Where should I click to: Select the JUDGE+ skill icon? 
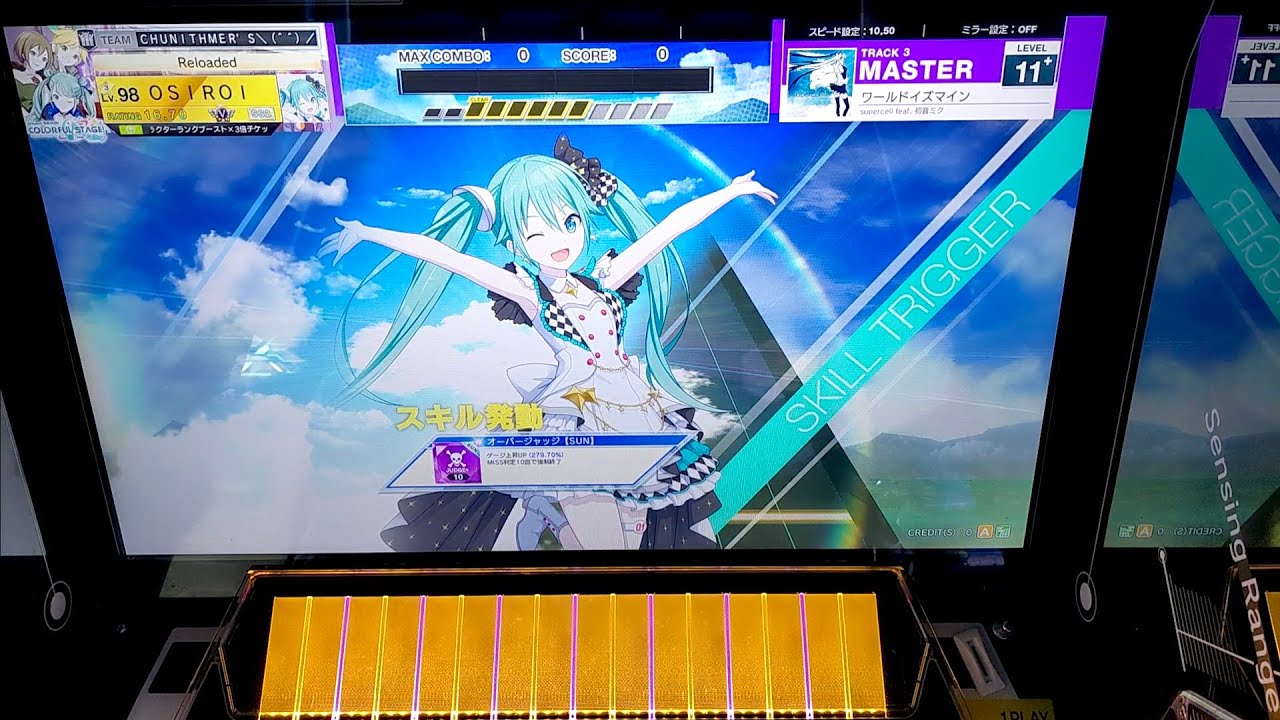455,463
